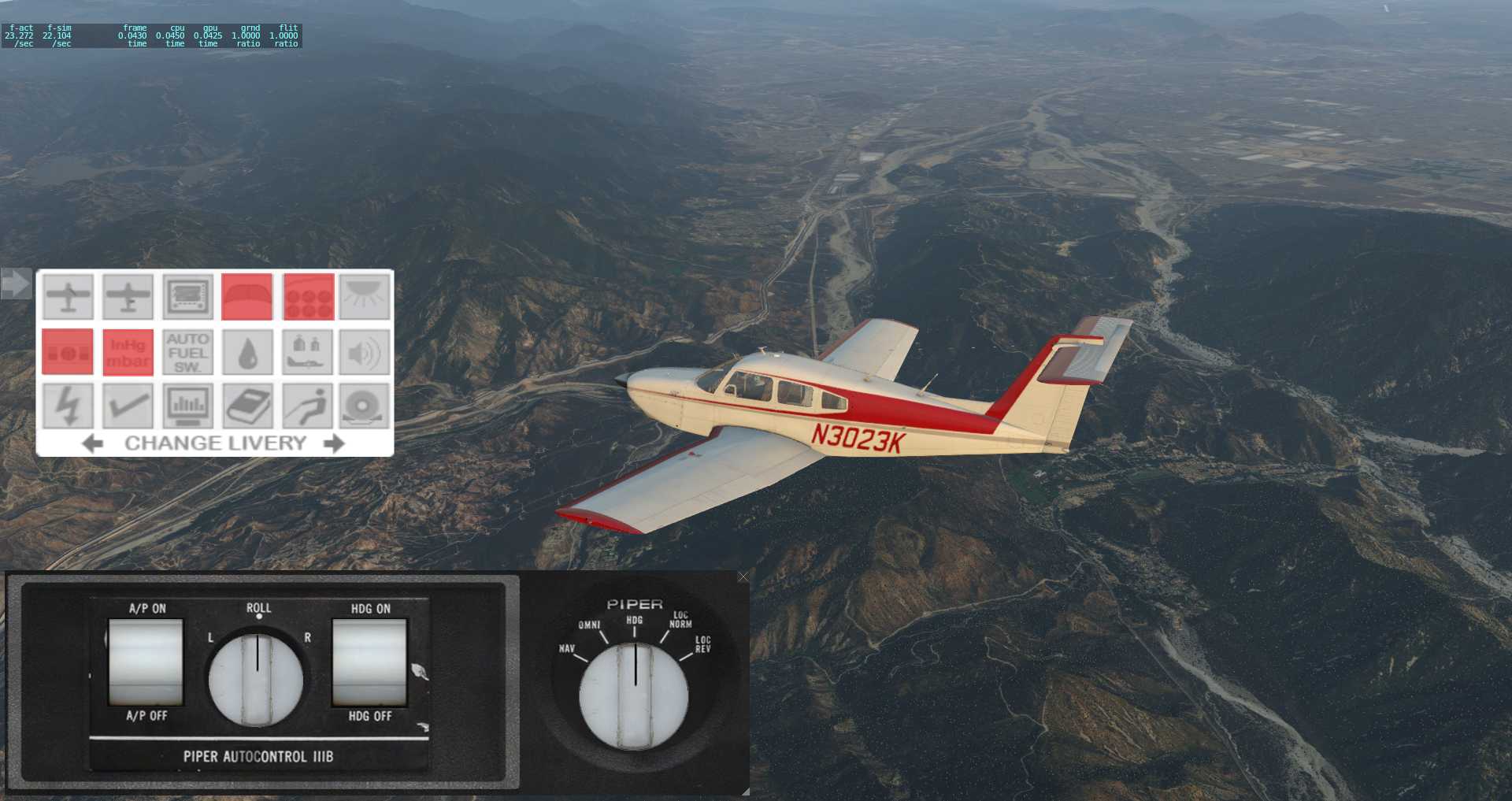Screen dimensions: 1512x801
Task: Toggle the red windshield icon
Action: click(247, 296)
